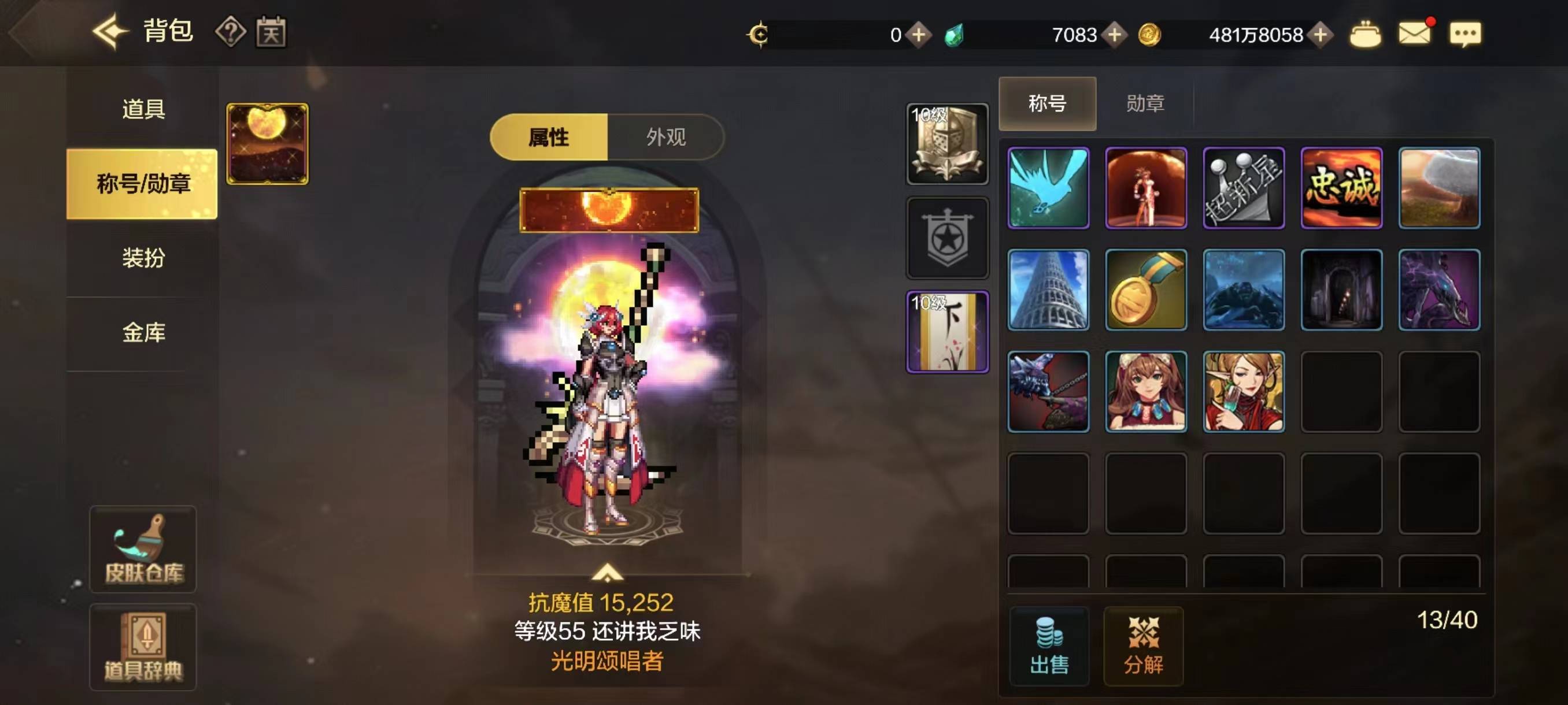This screenshot has height=705, width=1568.
Task: Click the 出售 sell button
Action: [1049, 647]
